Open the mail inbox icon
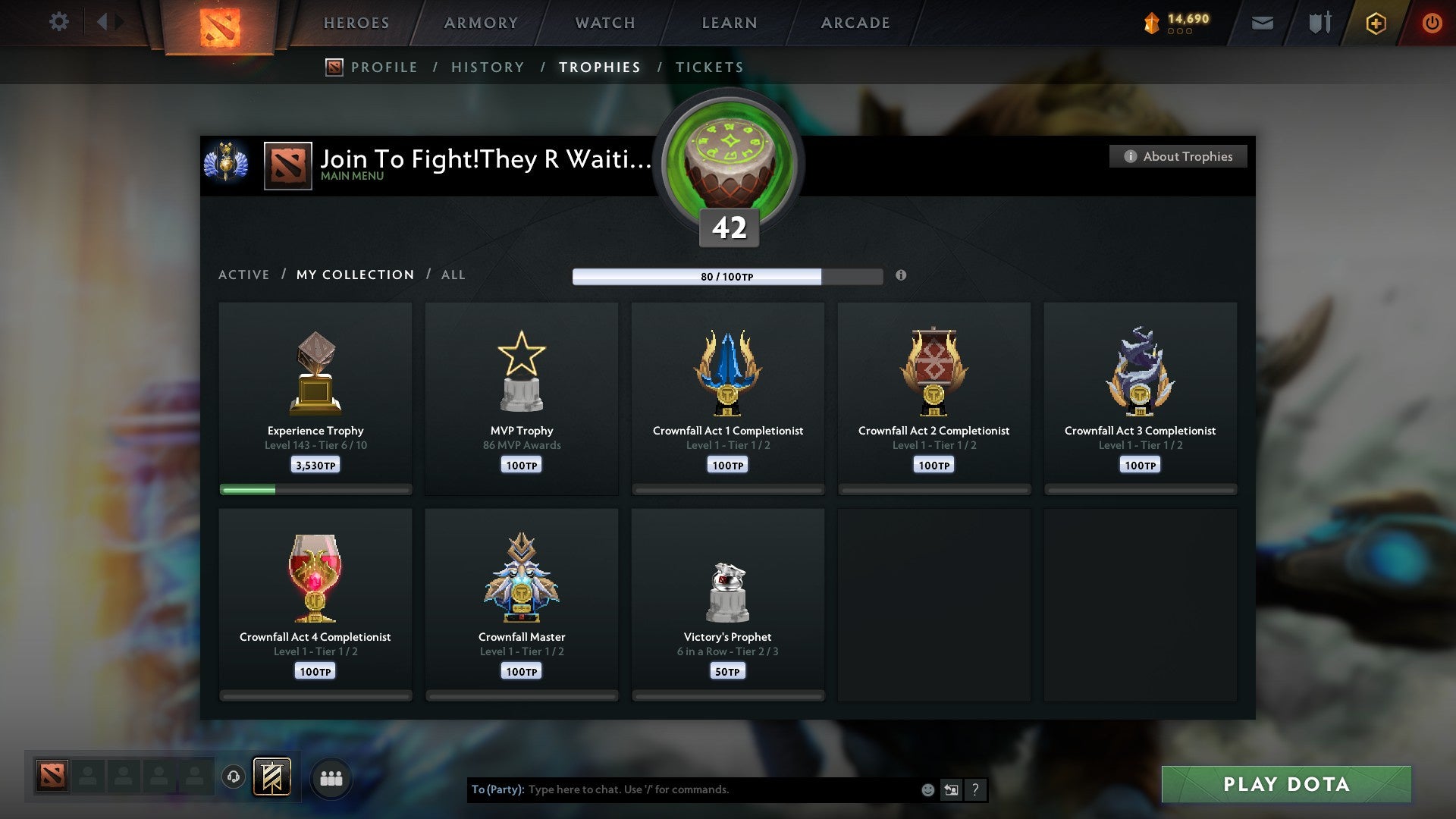 click(x=1261, y=23)
